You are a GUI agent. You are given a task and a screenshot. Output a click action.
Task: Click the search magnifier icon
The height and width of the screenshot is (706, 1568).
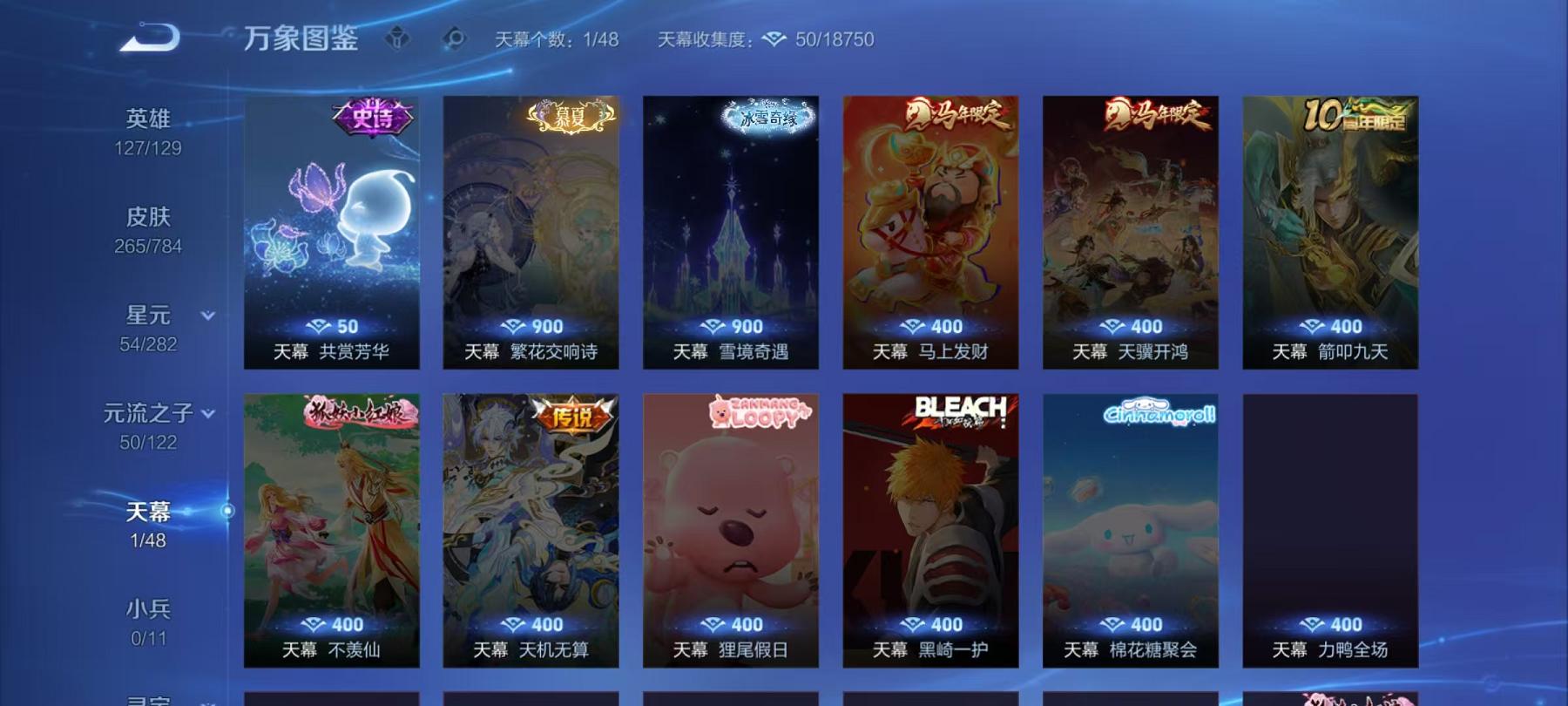click(454, 38)
